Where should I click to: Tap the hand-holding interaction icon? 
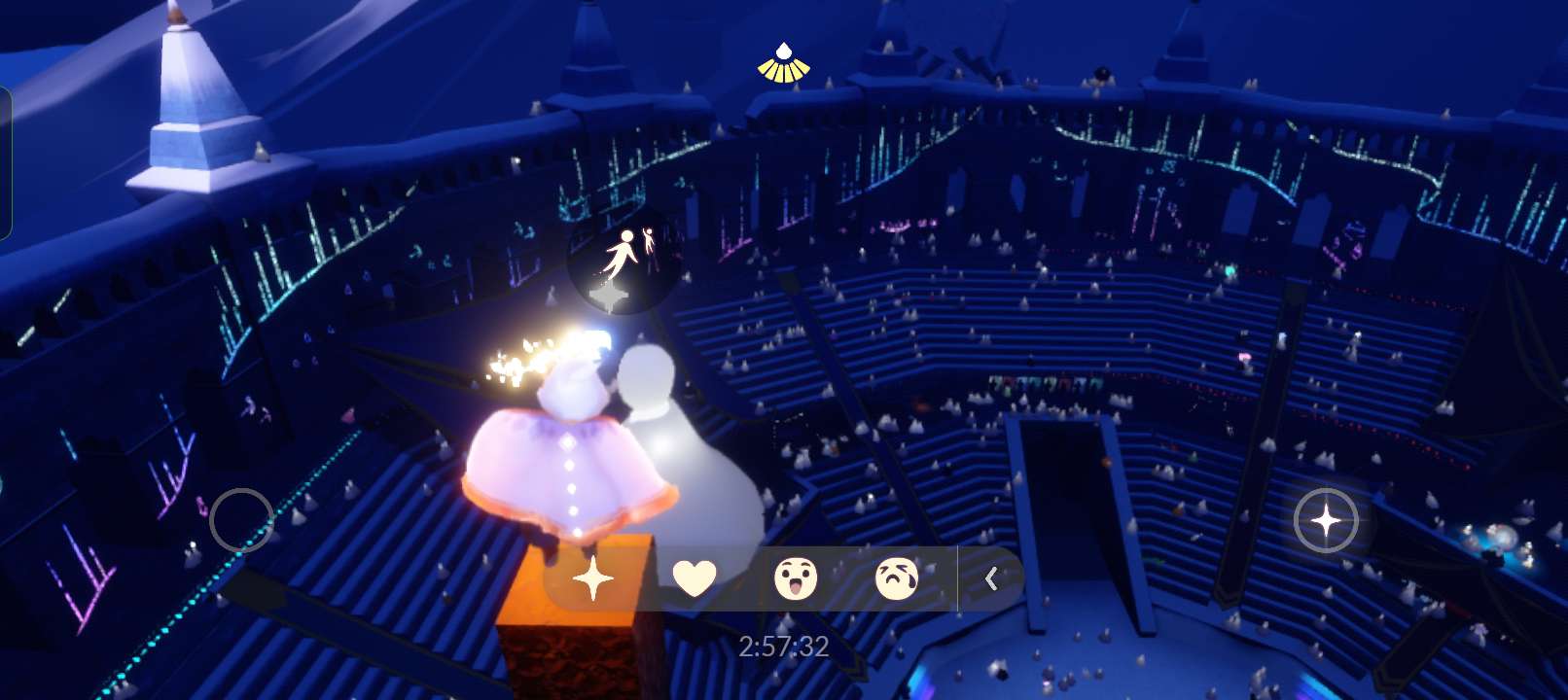[626, 257]
